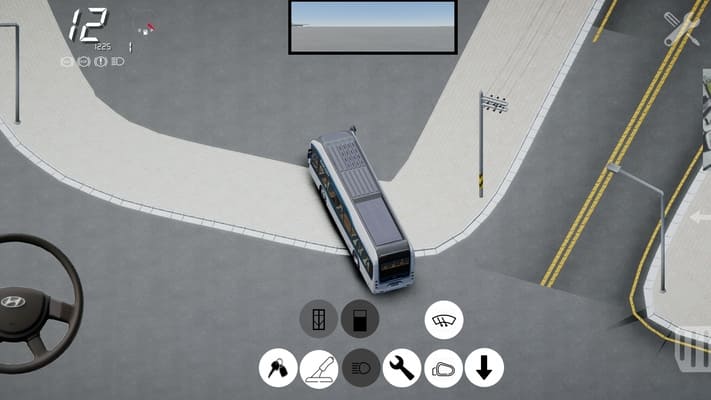Tap the left arrow turn signal
711x400 pixels.
pos(700,217)
